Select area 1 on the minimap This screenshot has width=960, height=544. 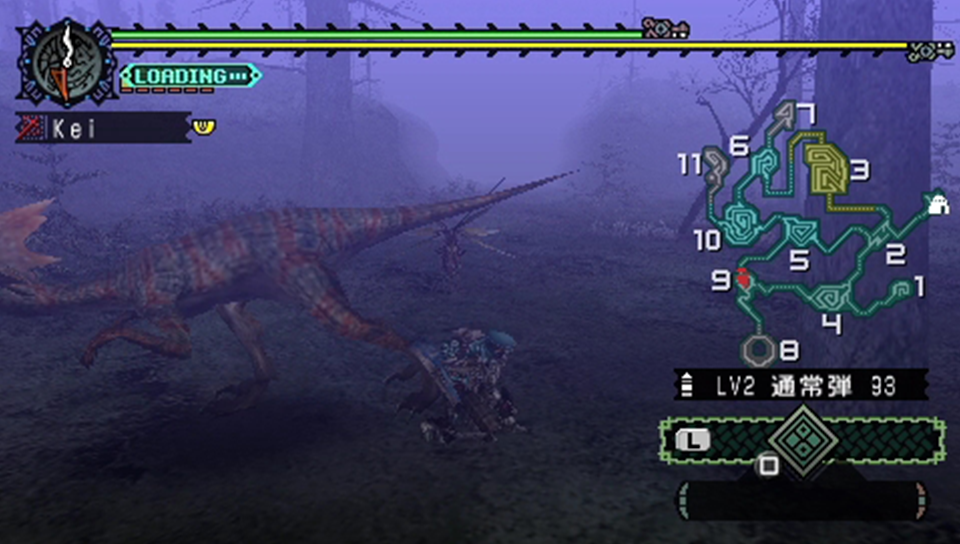pos(900,289)
